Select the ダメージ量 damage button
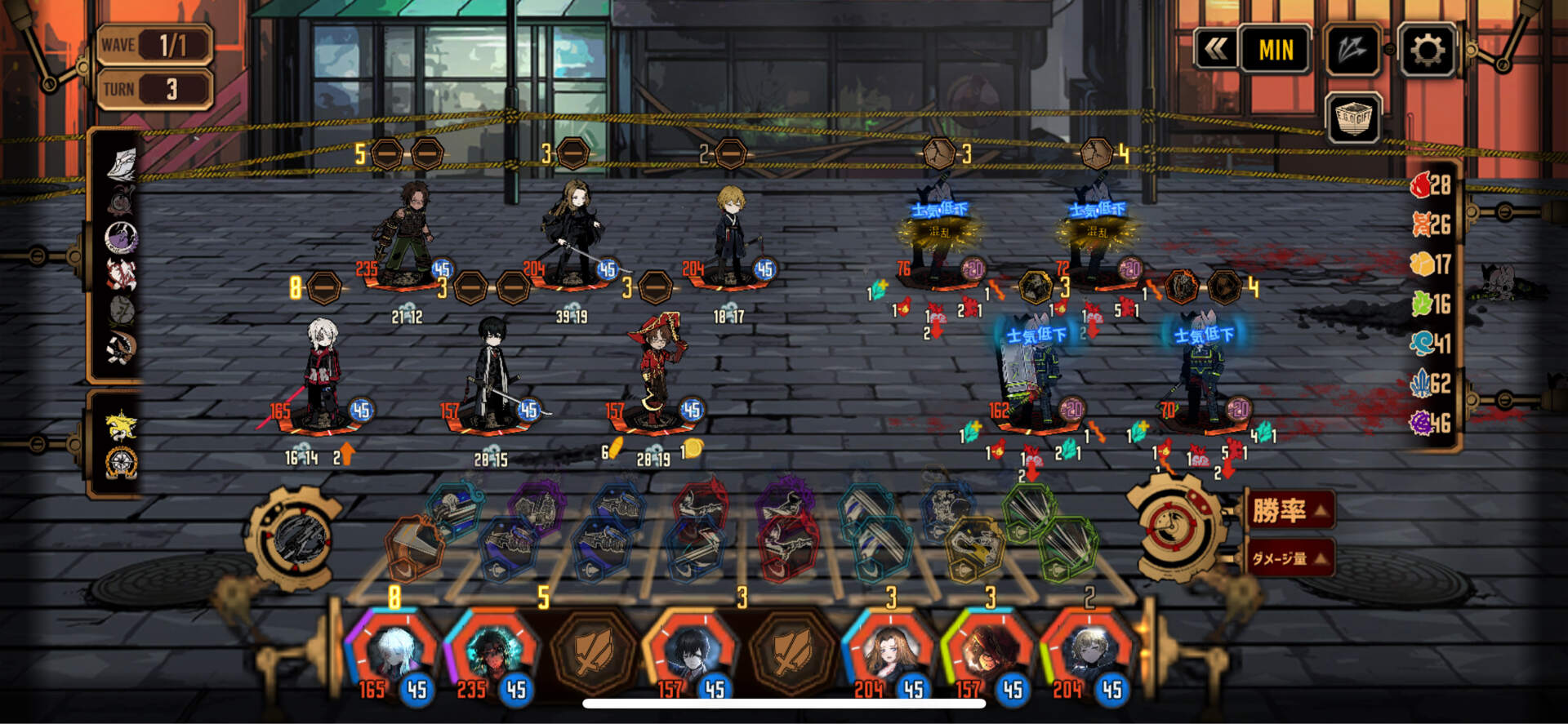This screenshot has height=724, width=1568. click(x=1290, y=558)
